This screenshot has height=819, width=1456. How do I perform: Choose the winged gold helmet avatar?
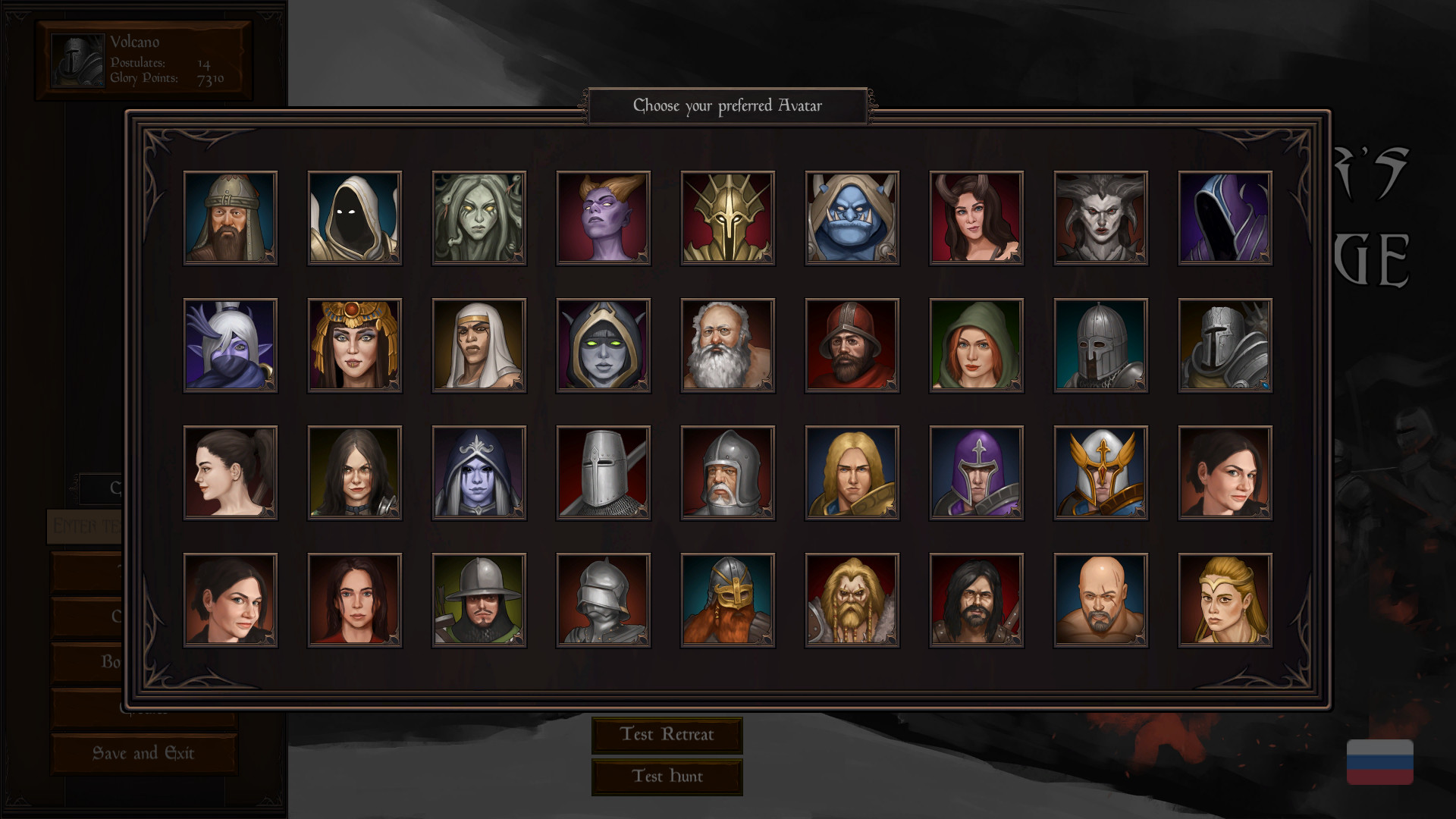[x=1100, y=472]
